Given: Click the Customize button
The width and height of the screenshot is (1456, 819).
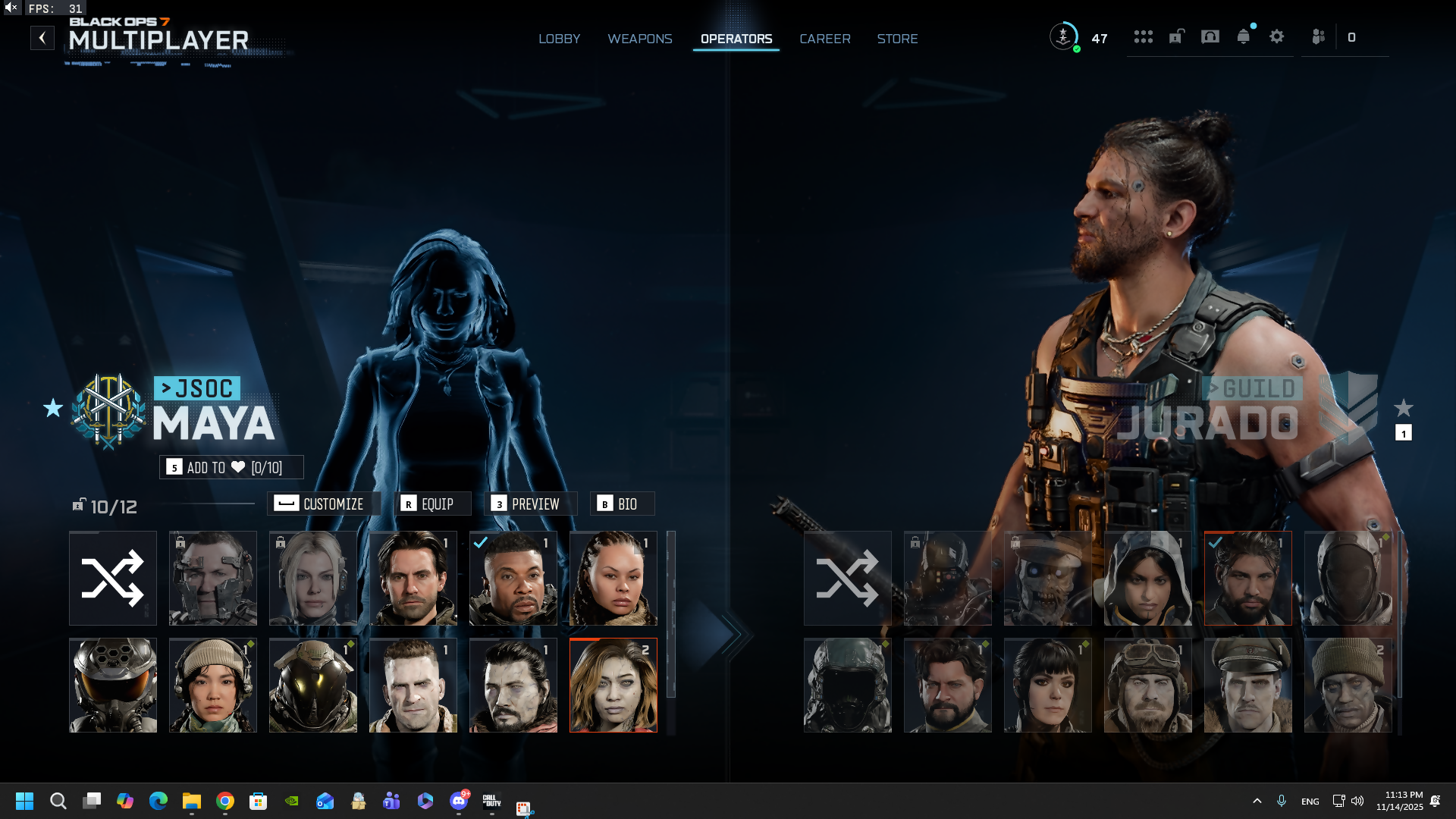Looking at the screenshot, I should pos(323,504).
